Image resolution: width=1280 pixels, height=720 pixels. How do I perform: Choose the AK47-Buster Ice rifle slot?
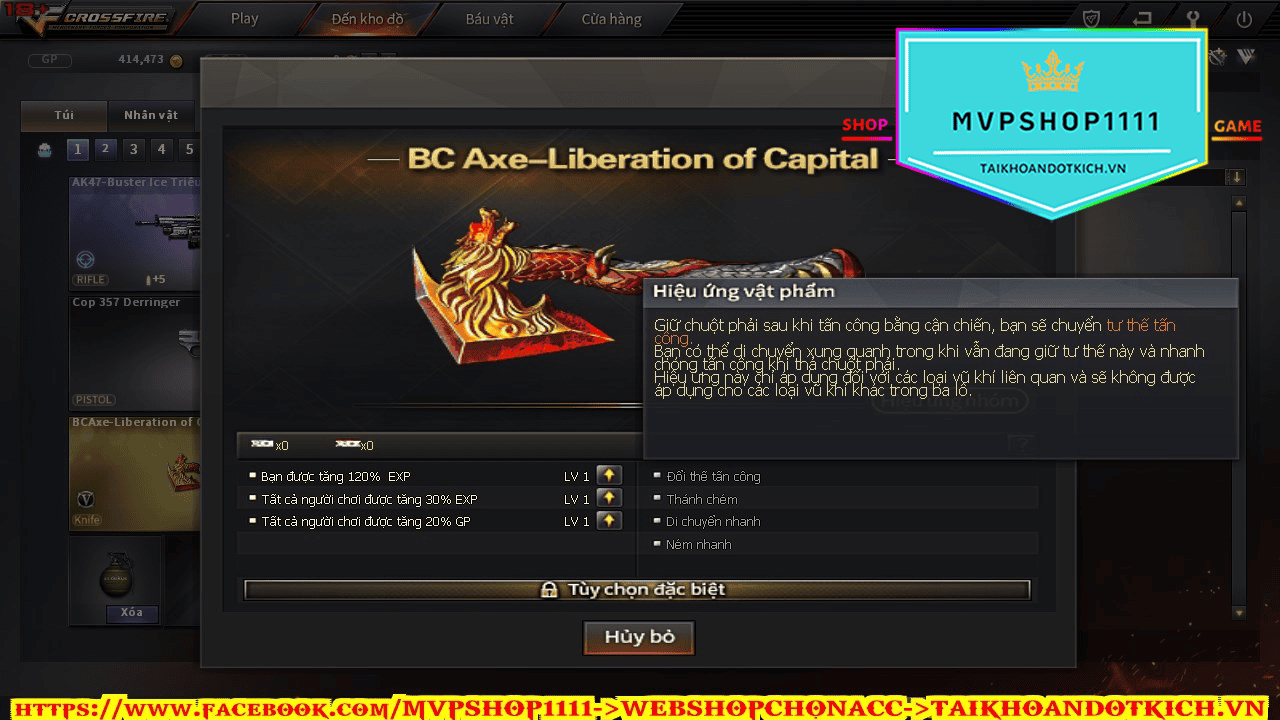coord(135,232)
